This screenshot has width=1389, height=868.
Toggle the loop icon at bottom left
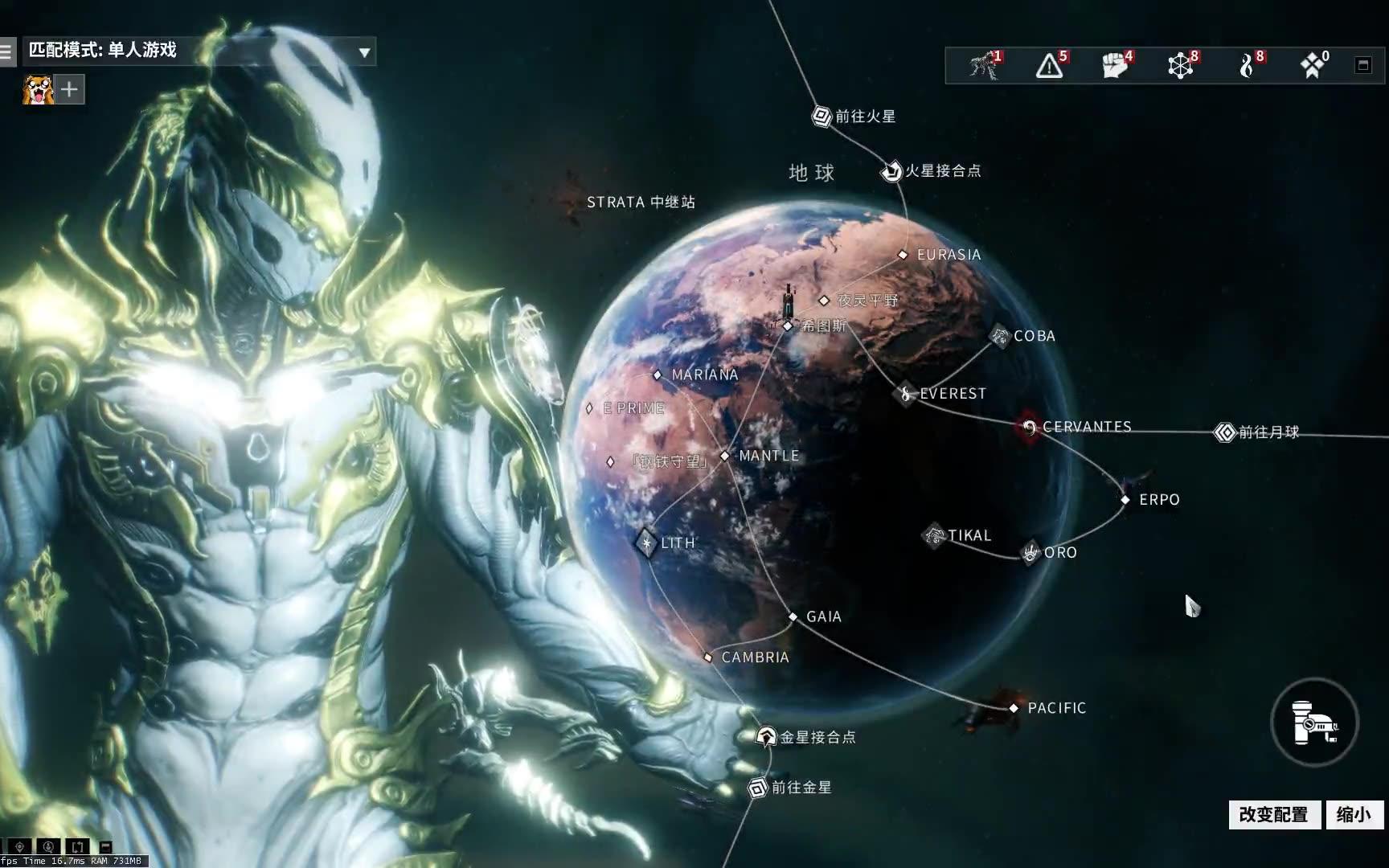pyautogui.click(x=77, y=846)
